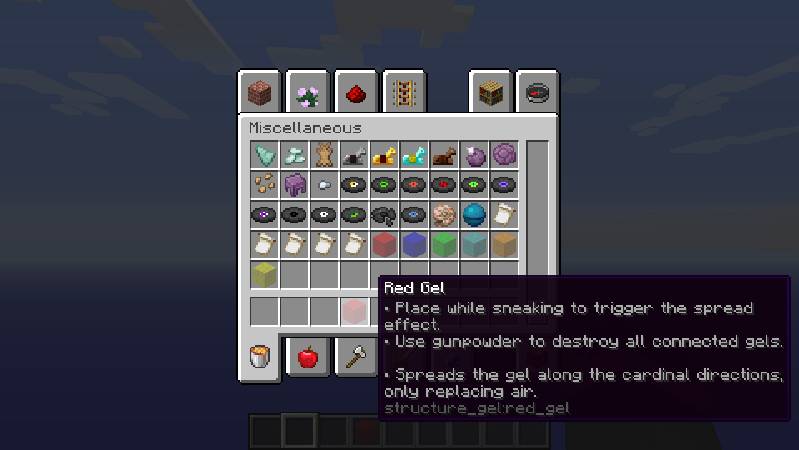Take the leather horse armor
799x450 pixels.
pyautogui.click(x=444, y=155)
